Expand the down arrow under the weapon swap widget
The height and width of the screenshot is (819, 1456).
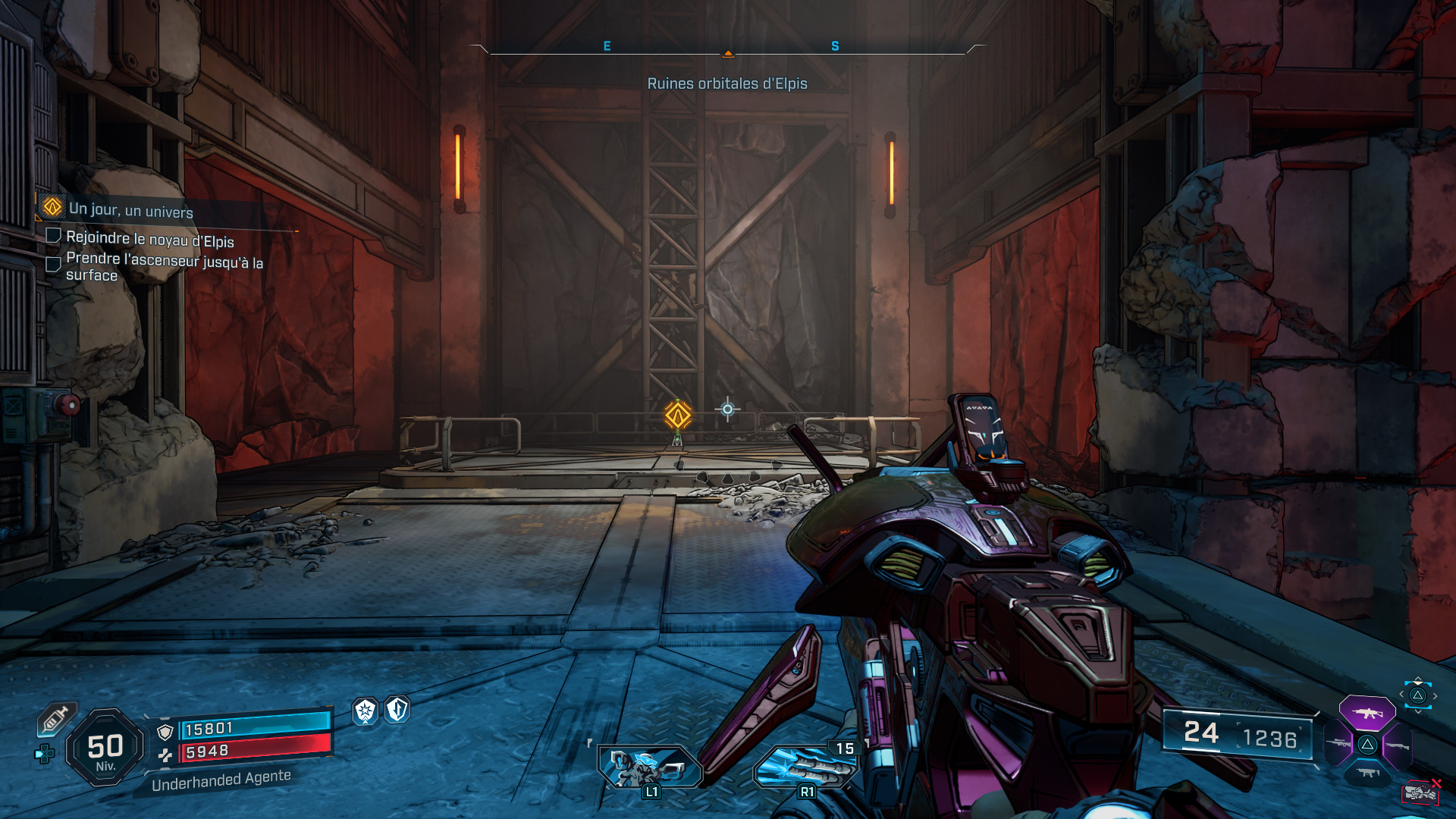(x=1417, y=711)
